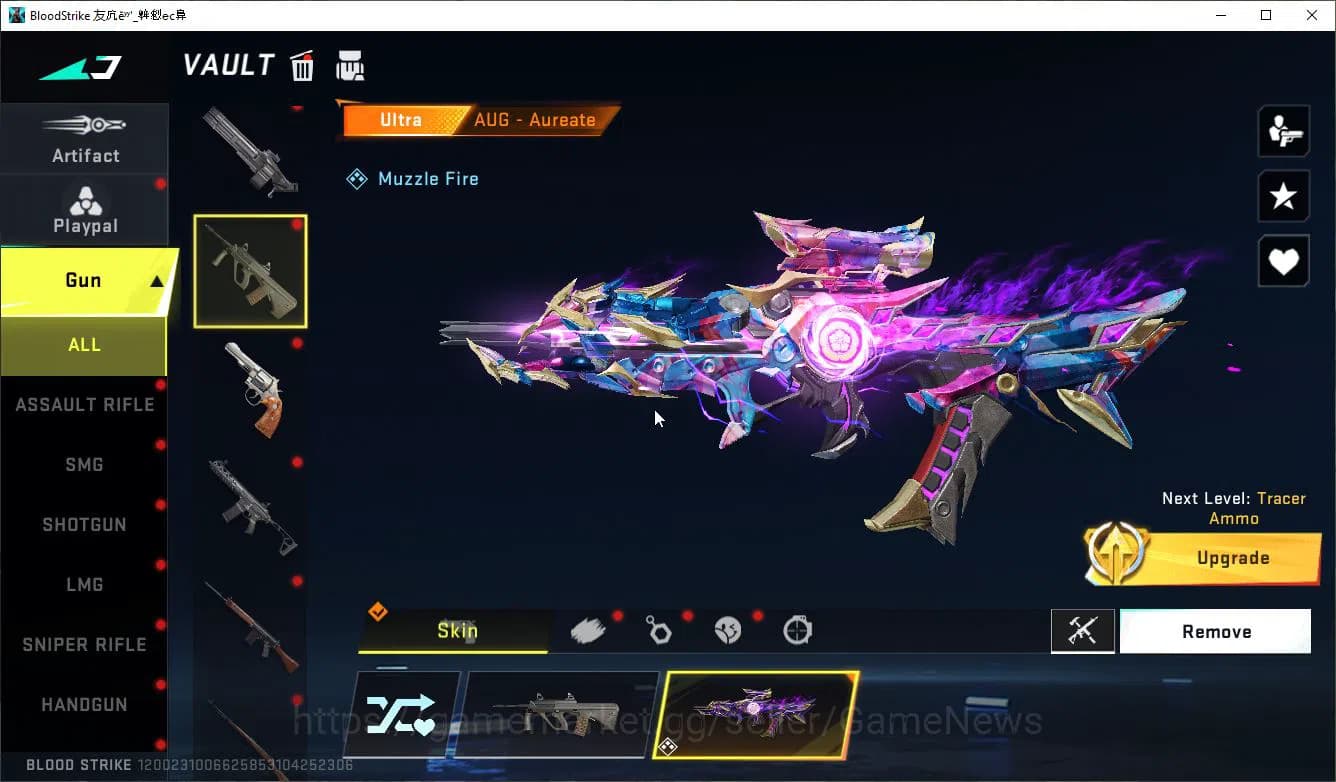1336x782 pixels.
Task: Select the revolver handgun thumbnail
Action: tap(251, 390)
